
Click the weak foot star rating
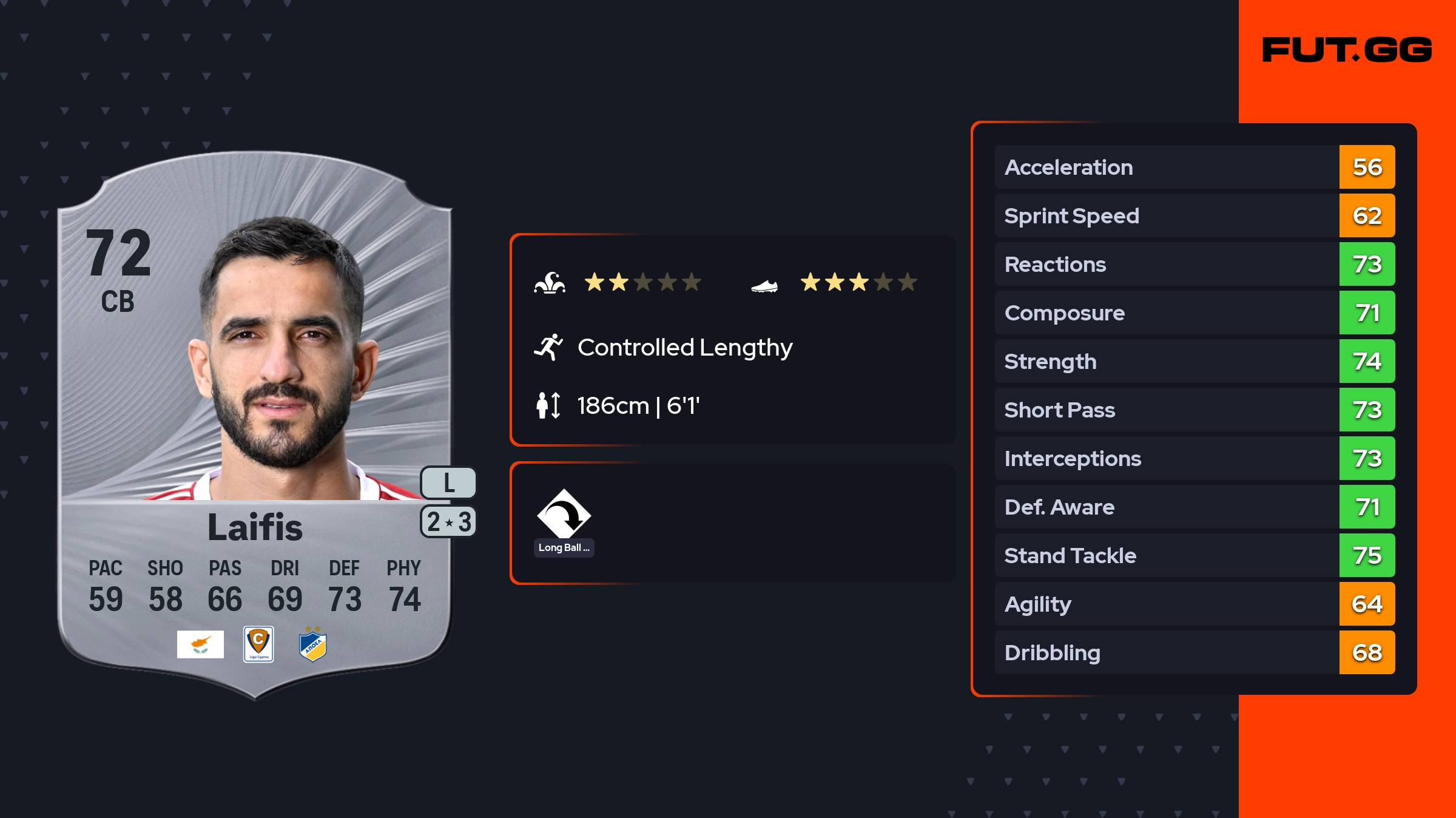[x=858, y=282]
